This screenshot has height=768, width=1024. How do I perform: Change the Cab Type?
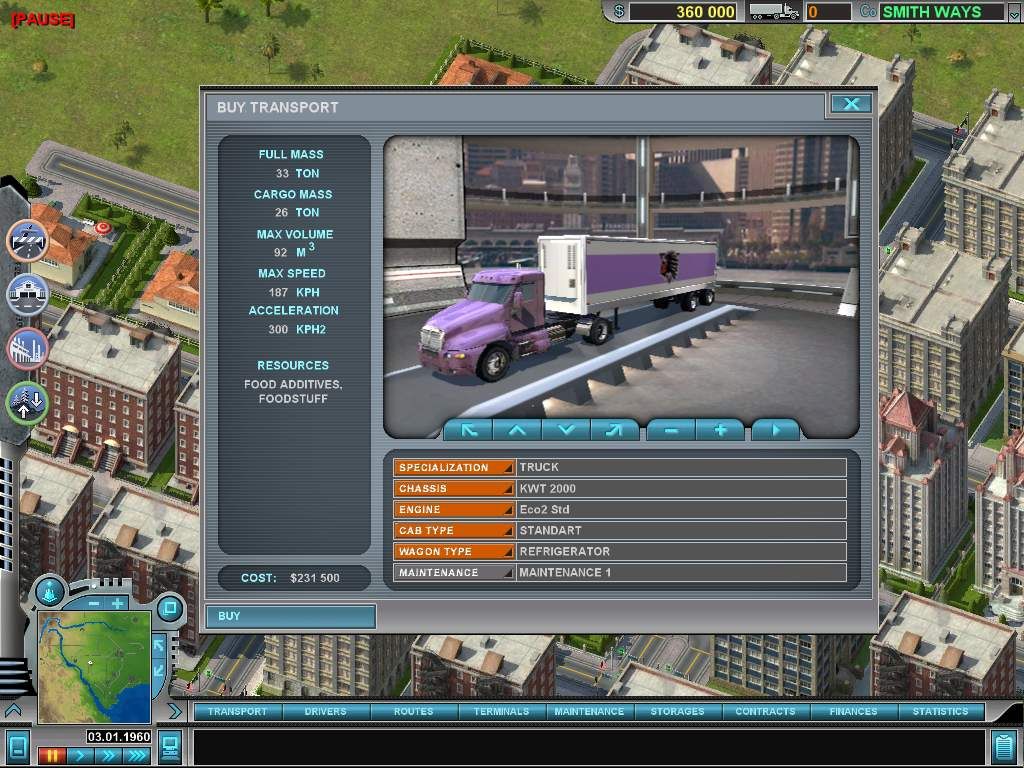(455, 531)
